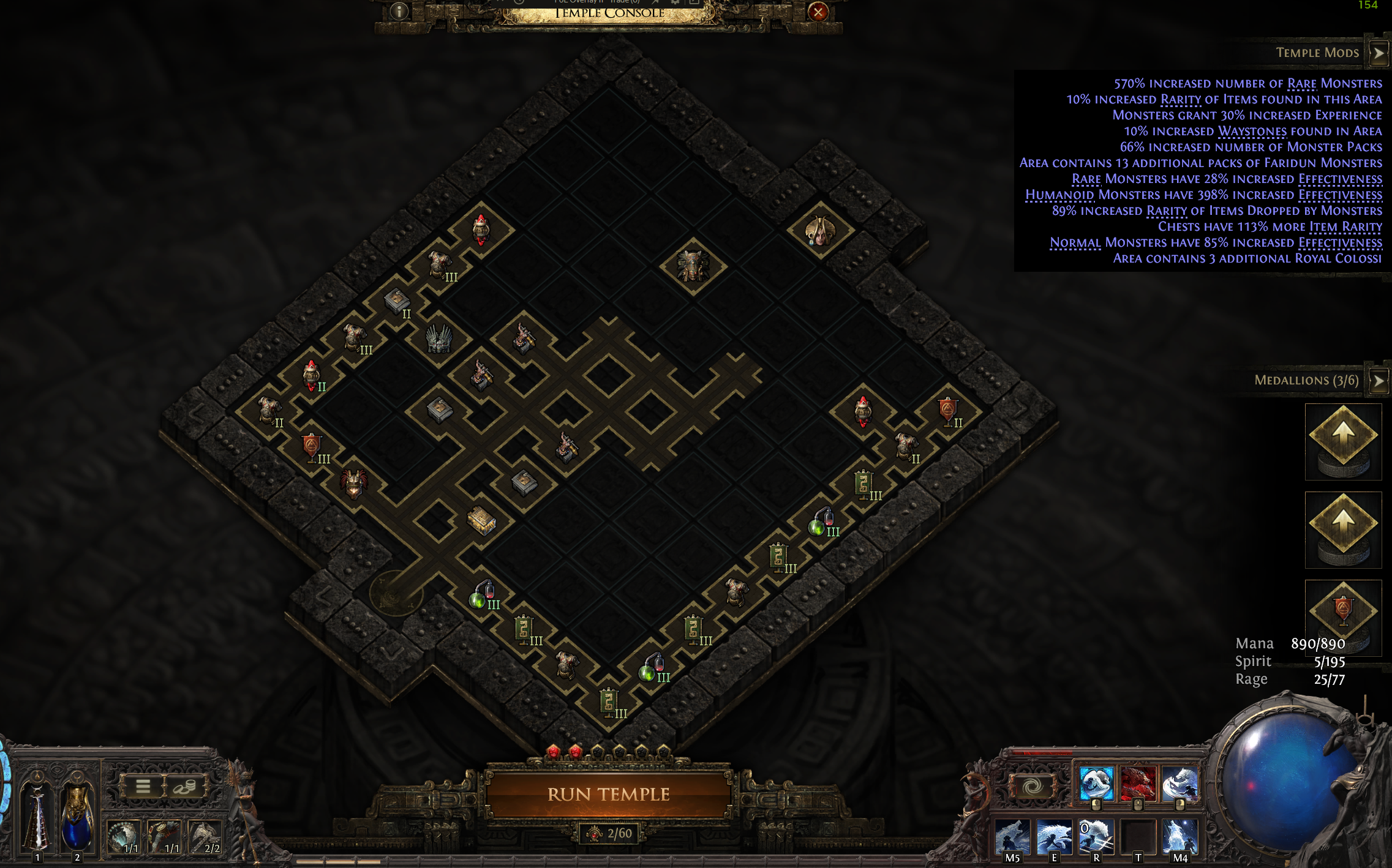Select the axe charm slot showing 2/2

pos(205,836)
